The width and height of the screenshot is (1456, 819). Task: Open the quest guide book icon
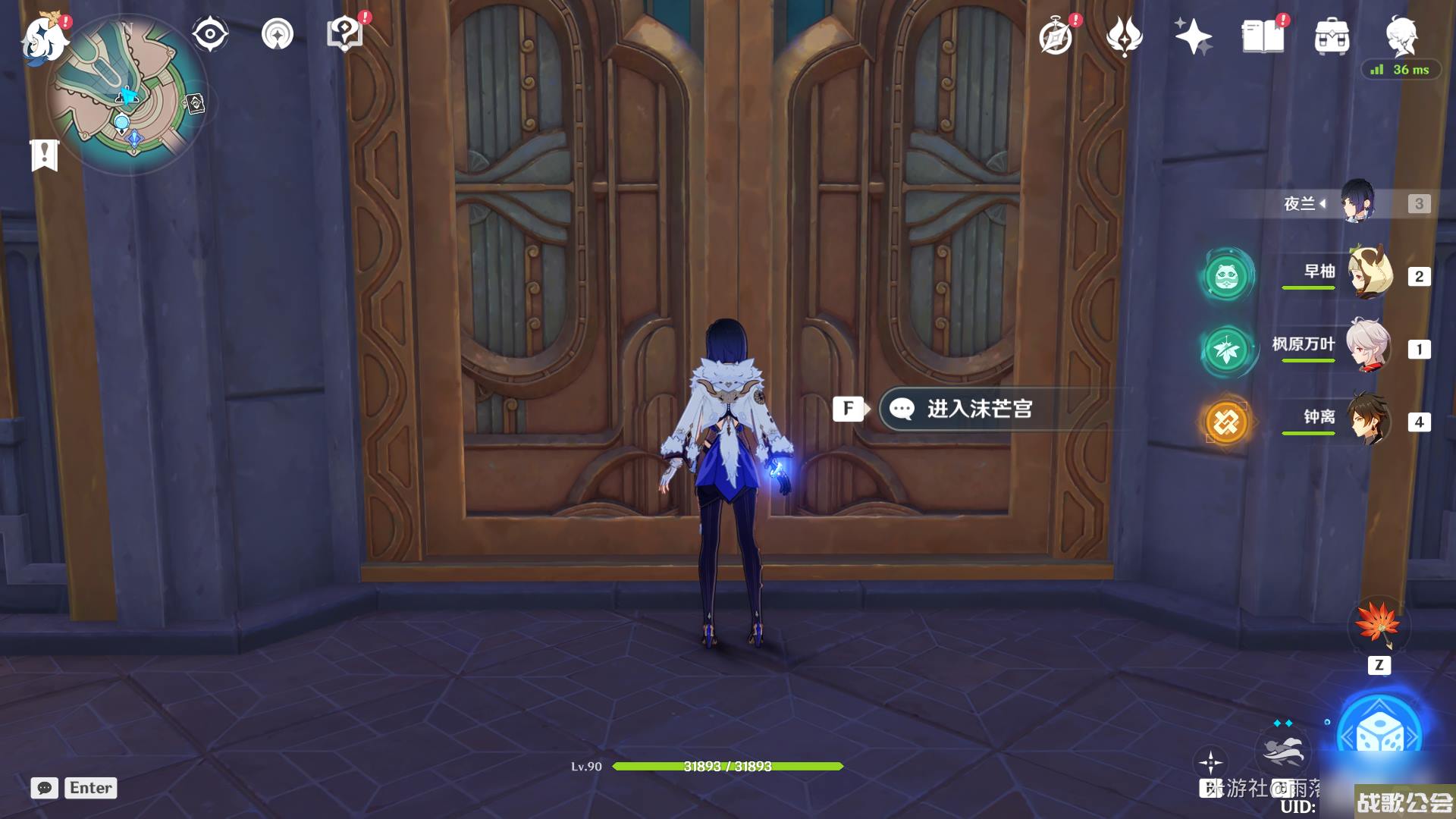point(344,34)
